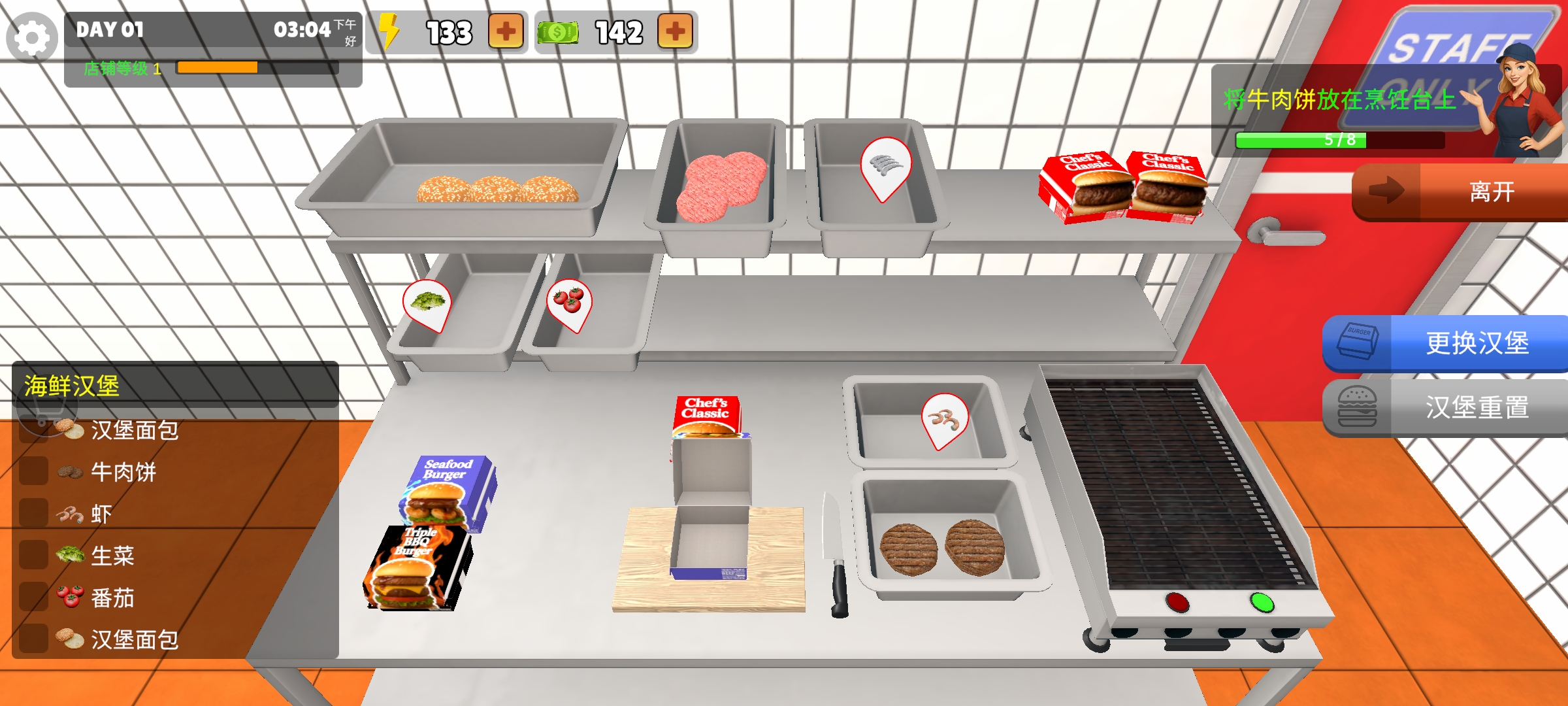Click the 离开 leave button
Viewport: 1568px width, 706px height.
pyautogui.click(x=1461, y=192)
